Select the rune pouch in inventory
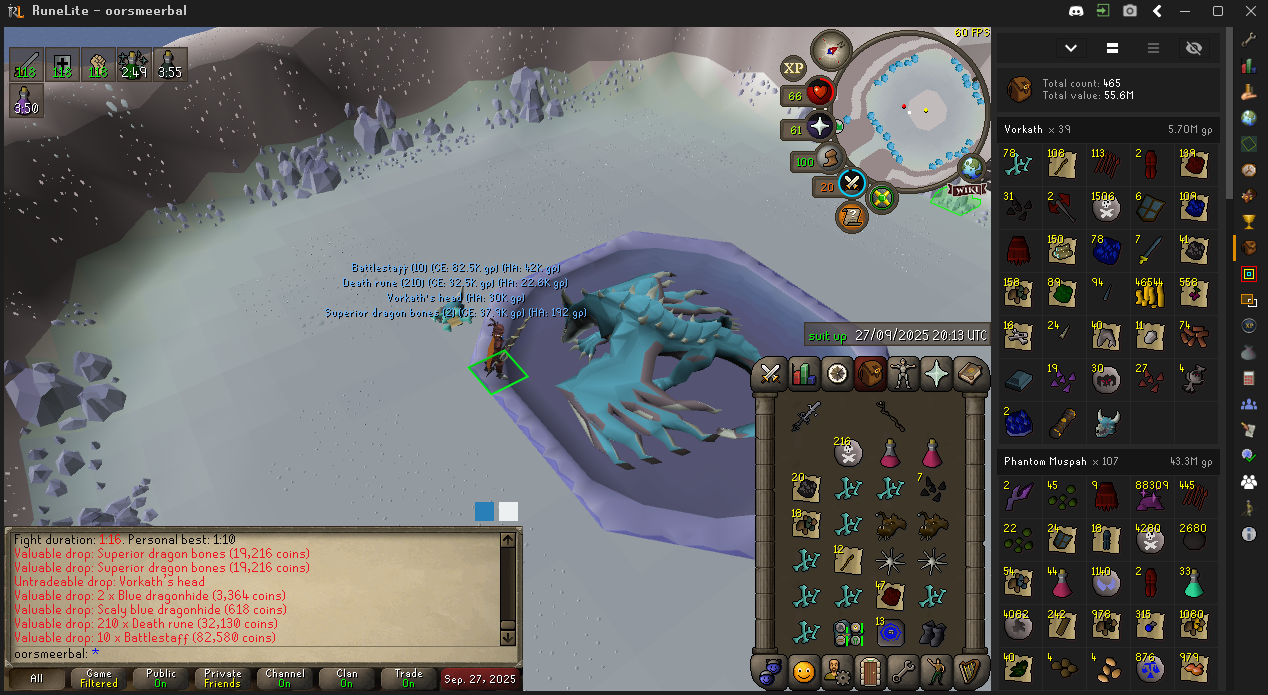The height and width of the screenshot is (695, 1268). (849, 632)
